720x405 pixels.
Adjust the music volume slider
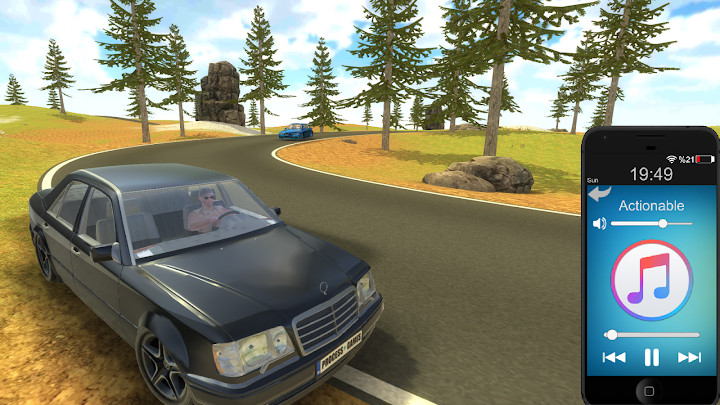662,223
